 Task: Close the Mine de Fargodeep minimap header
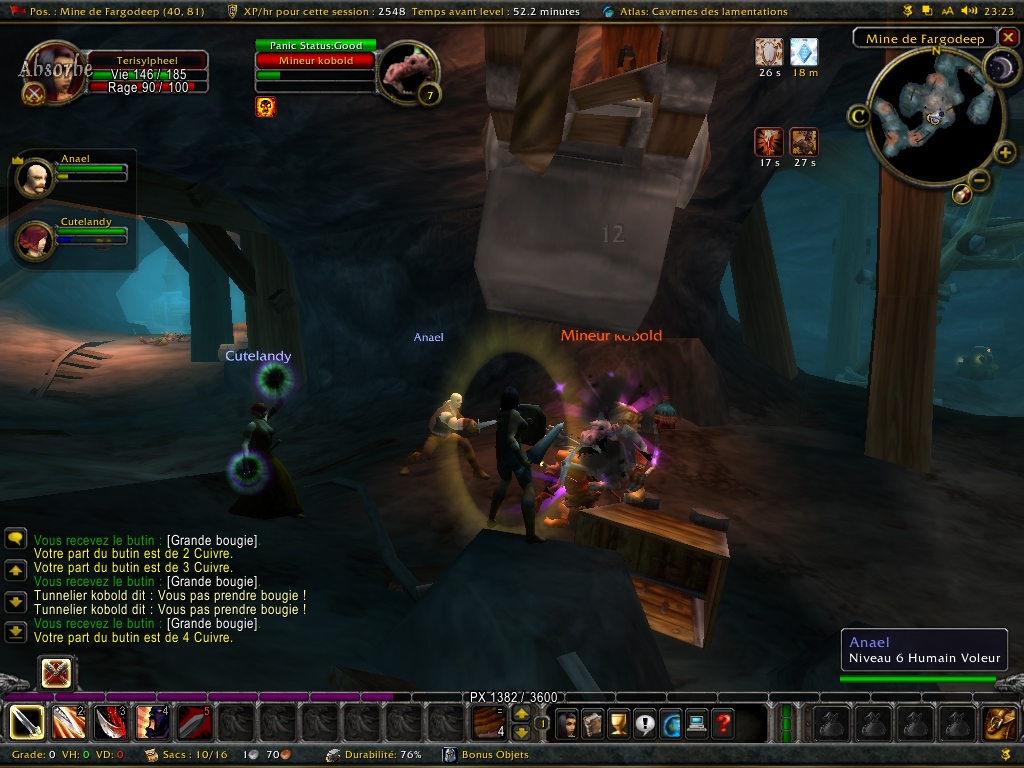pyautogui.click(x=1008, y=38)
